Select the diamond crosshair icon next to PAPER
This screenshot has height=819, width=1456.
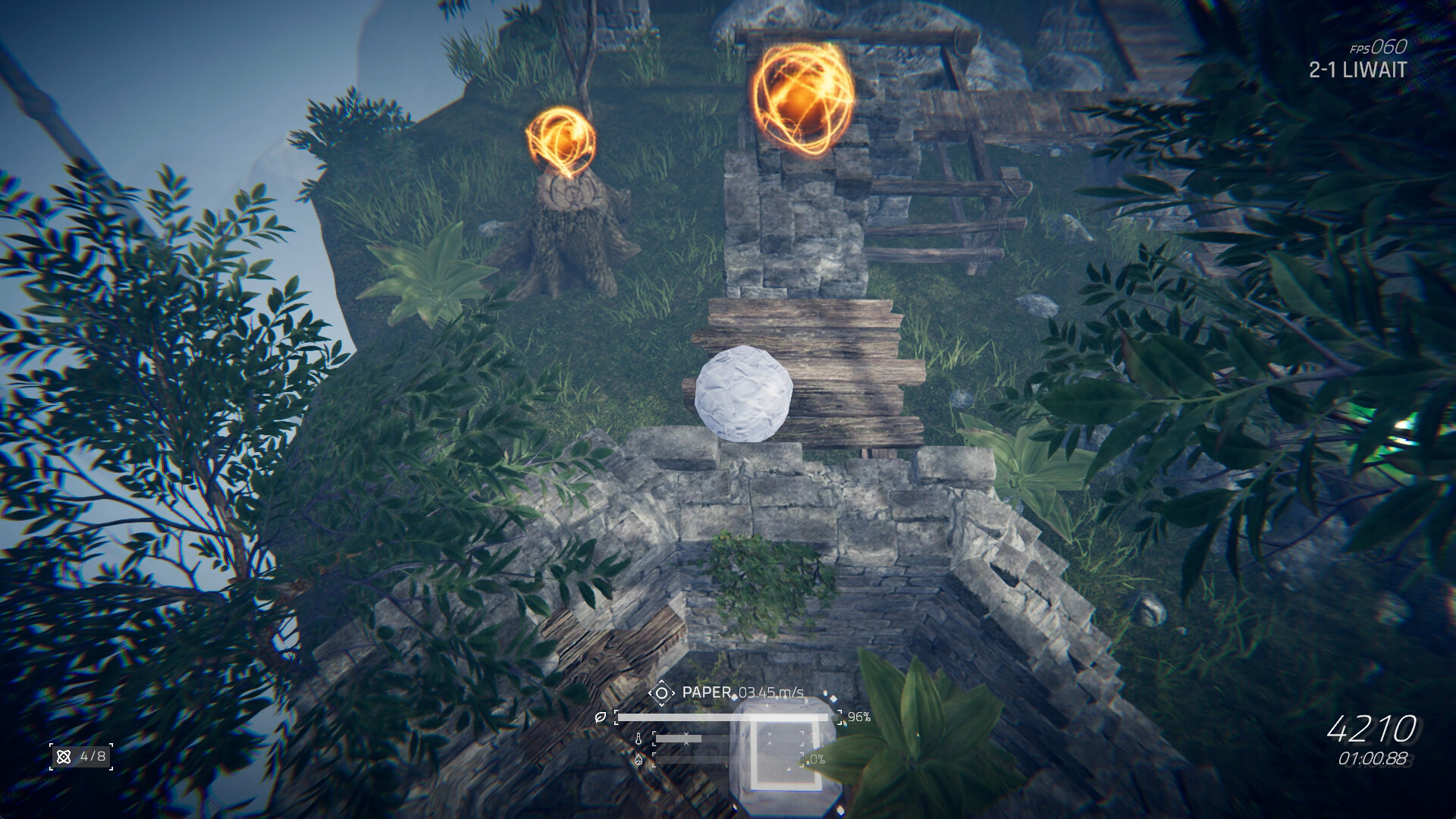pyautogui.click(x=662, y=693)
